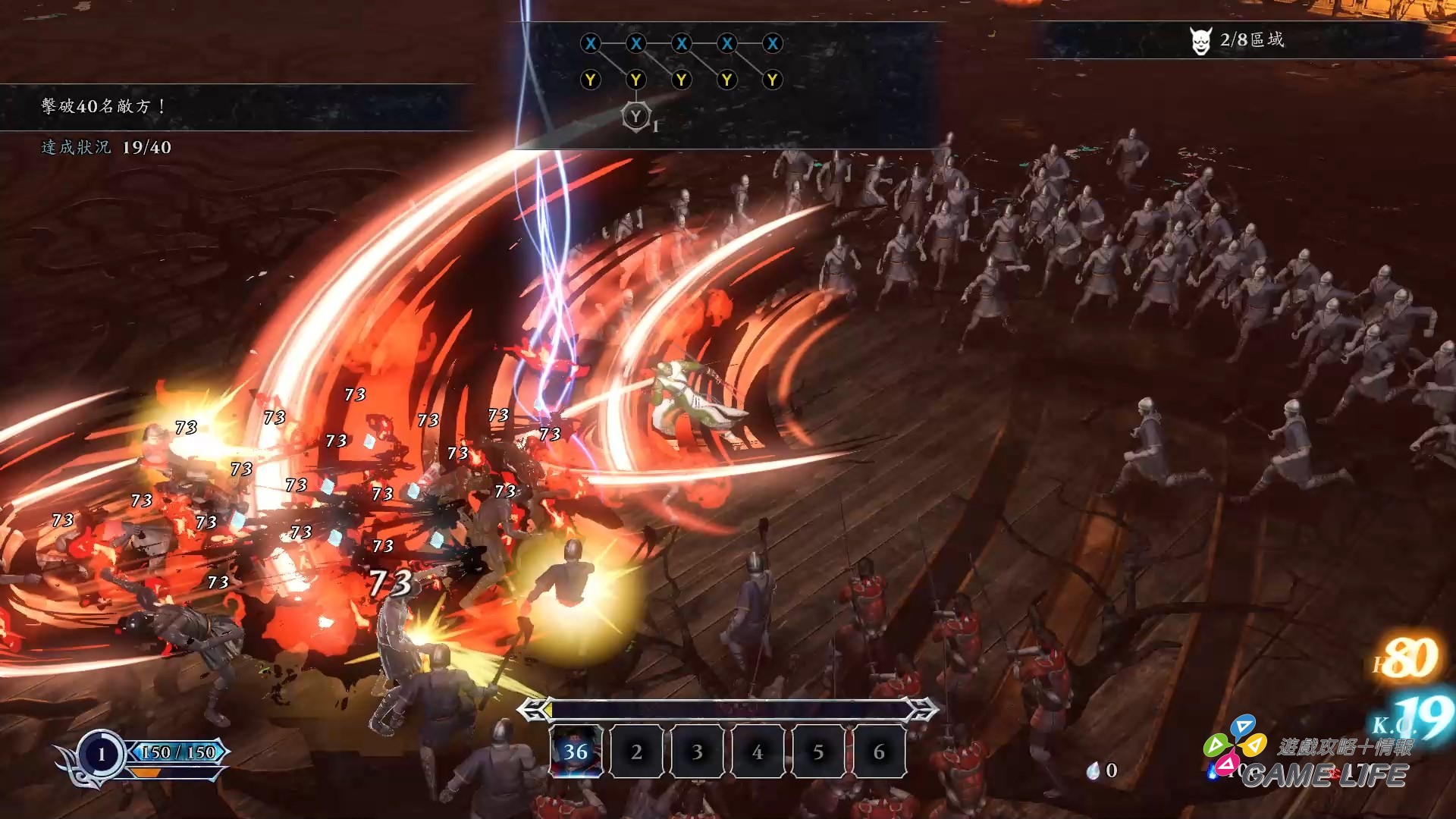Click the slot numbered 5
This screenshot has height=819, width=1456.
[x=818, y=752]
